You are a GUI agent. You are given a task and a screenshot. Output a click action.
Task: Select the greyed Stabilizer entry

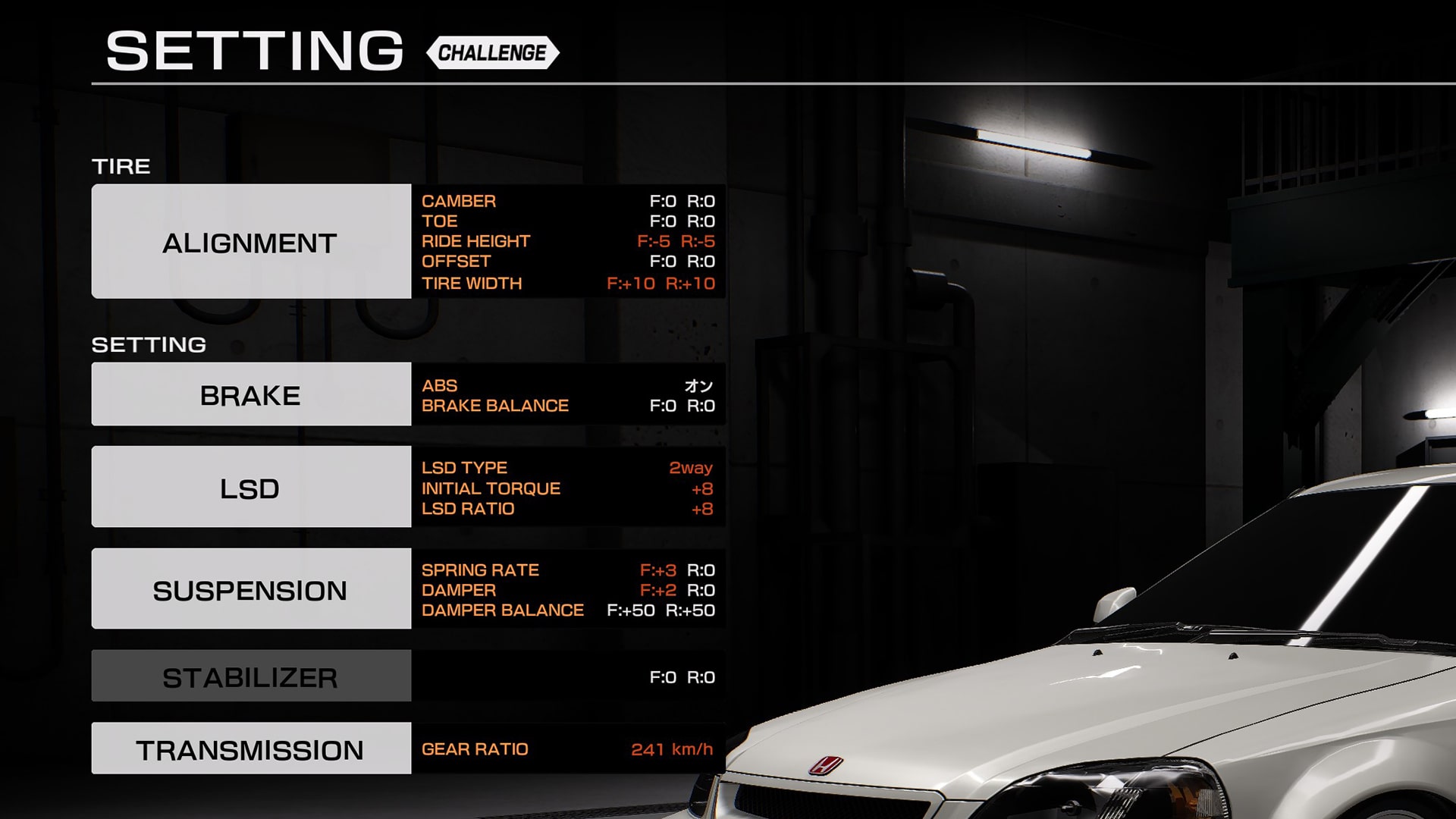(251, 676)
